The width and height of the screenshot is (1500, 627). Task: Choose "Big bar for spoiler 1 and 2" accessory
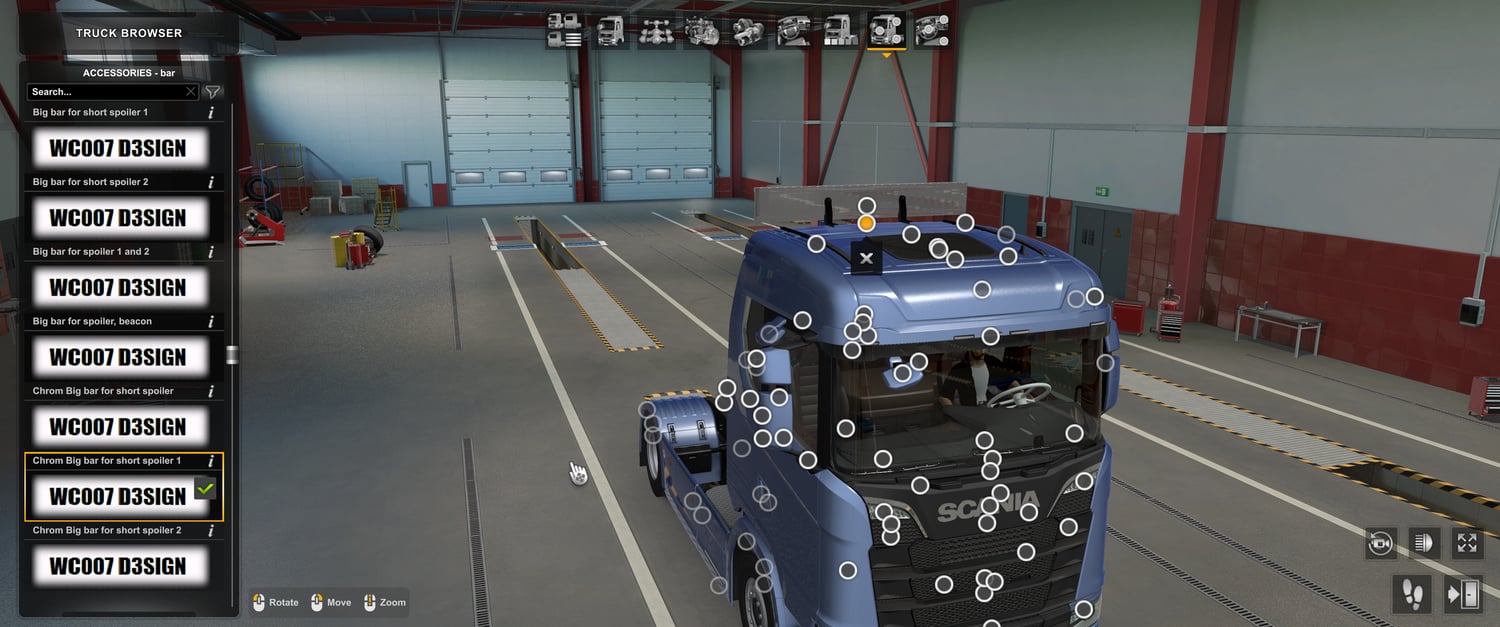click(x=118, y=288)
